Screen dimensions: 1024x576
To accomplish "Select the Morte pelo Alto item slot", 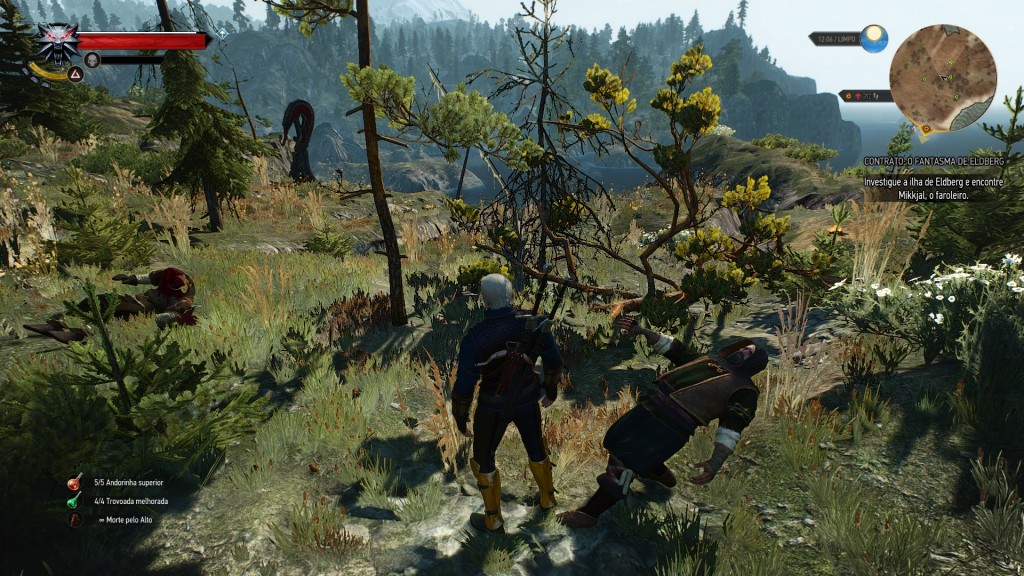I will click(75, 520).
